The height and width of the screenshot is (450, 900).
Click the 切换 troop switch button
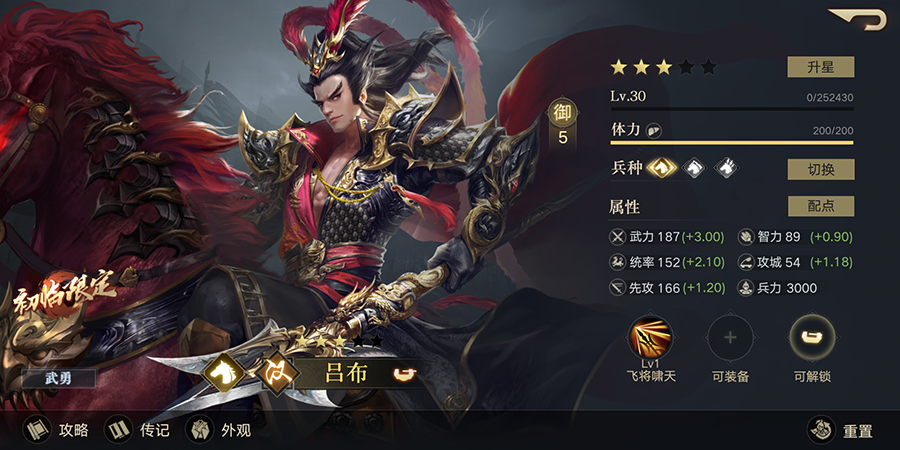click(820, 169)
